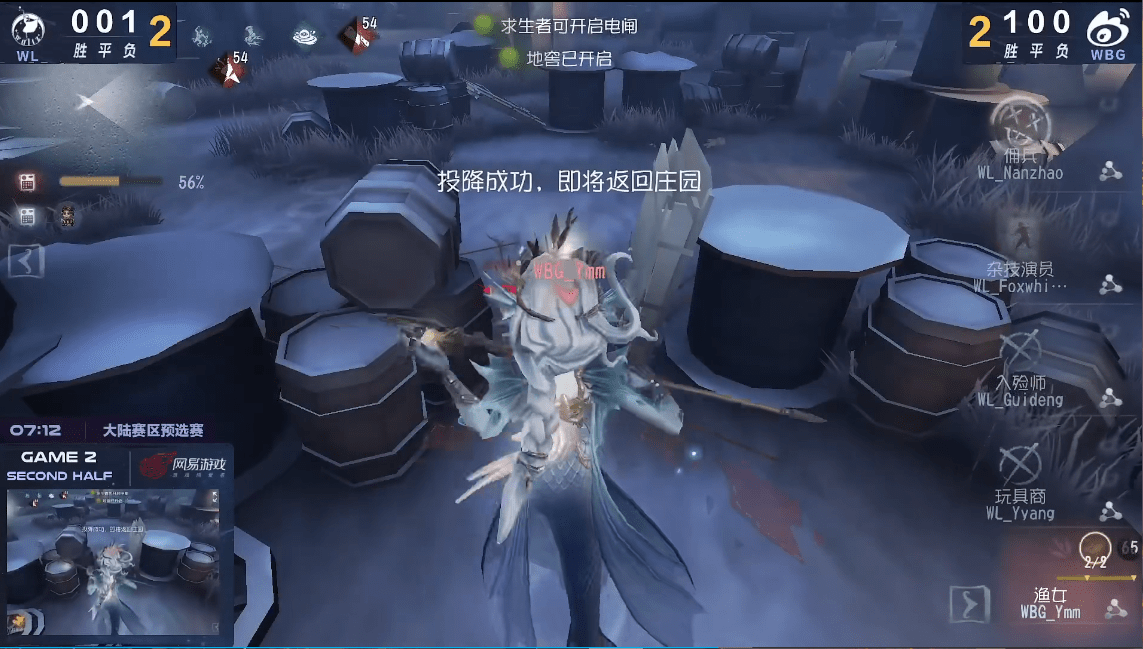Toggle the right player list arrow button
The image size is (1143, 649).
point(968,605)
